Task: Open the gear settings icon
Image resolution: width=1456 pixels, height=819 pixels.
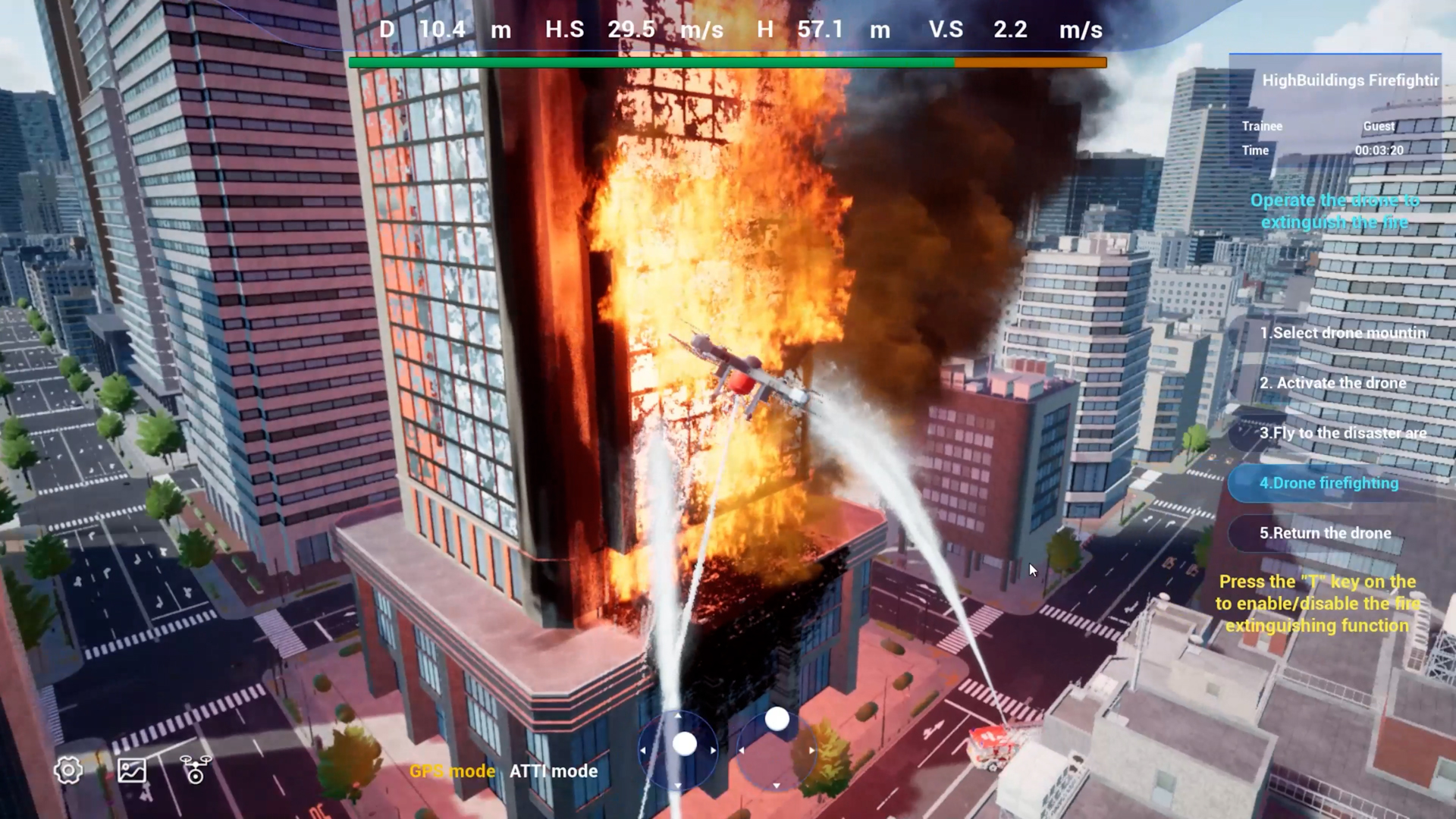Action: coord(68,770)
